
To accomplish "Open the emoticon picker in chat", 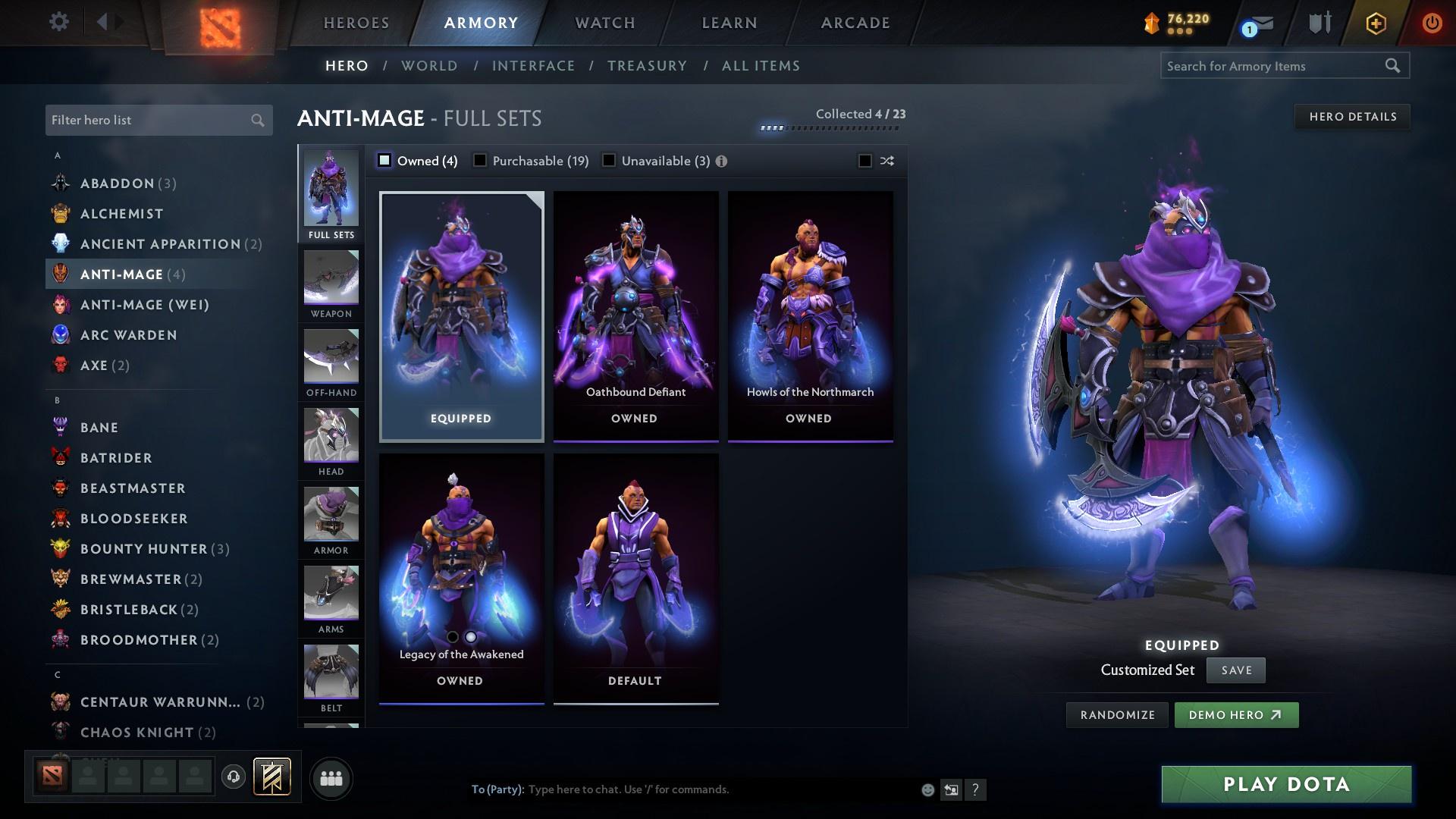I will [x=927, y=789].
